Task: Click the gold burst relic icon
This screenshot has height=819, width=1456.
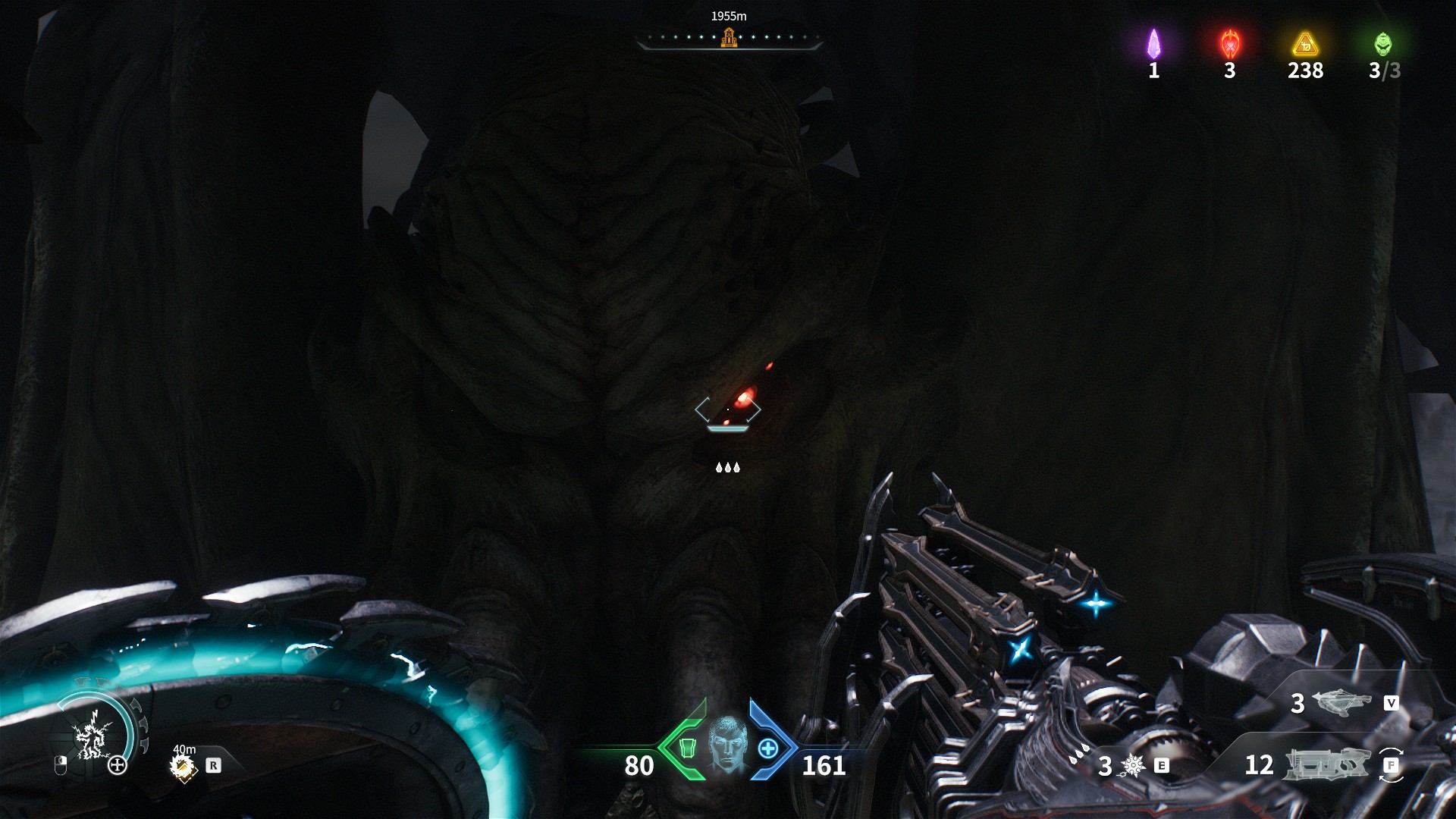Action: [x=184, y=766]
